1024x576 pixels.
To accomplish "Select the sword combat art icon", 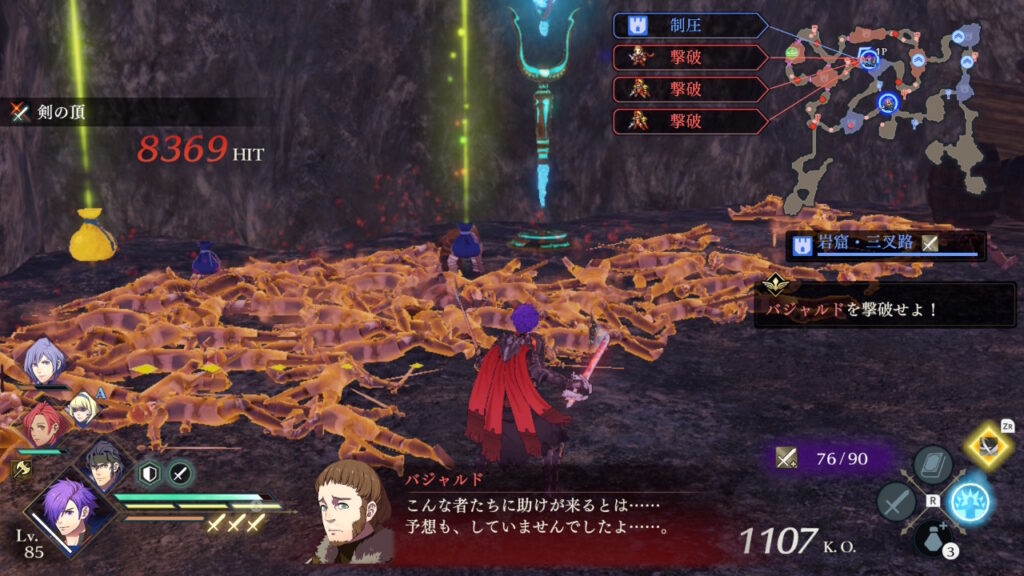I will 896,501.
